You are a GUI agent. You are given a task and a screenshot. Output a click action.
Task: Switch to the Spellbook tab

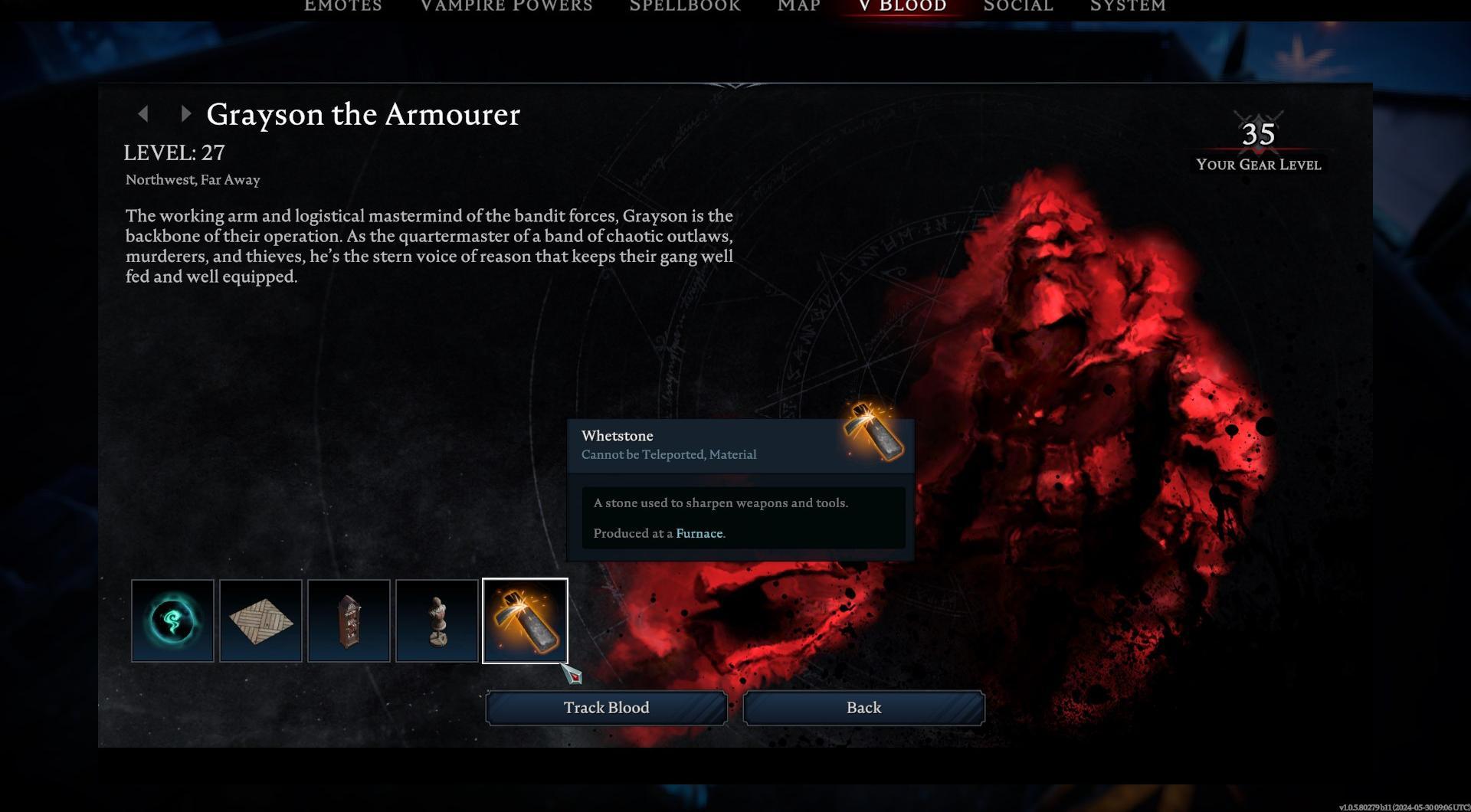685,6
